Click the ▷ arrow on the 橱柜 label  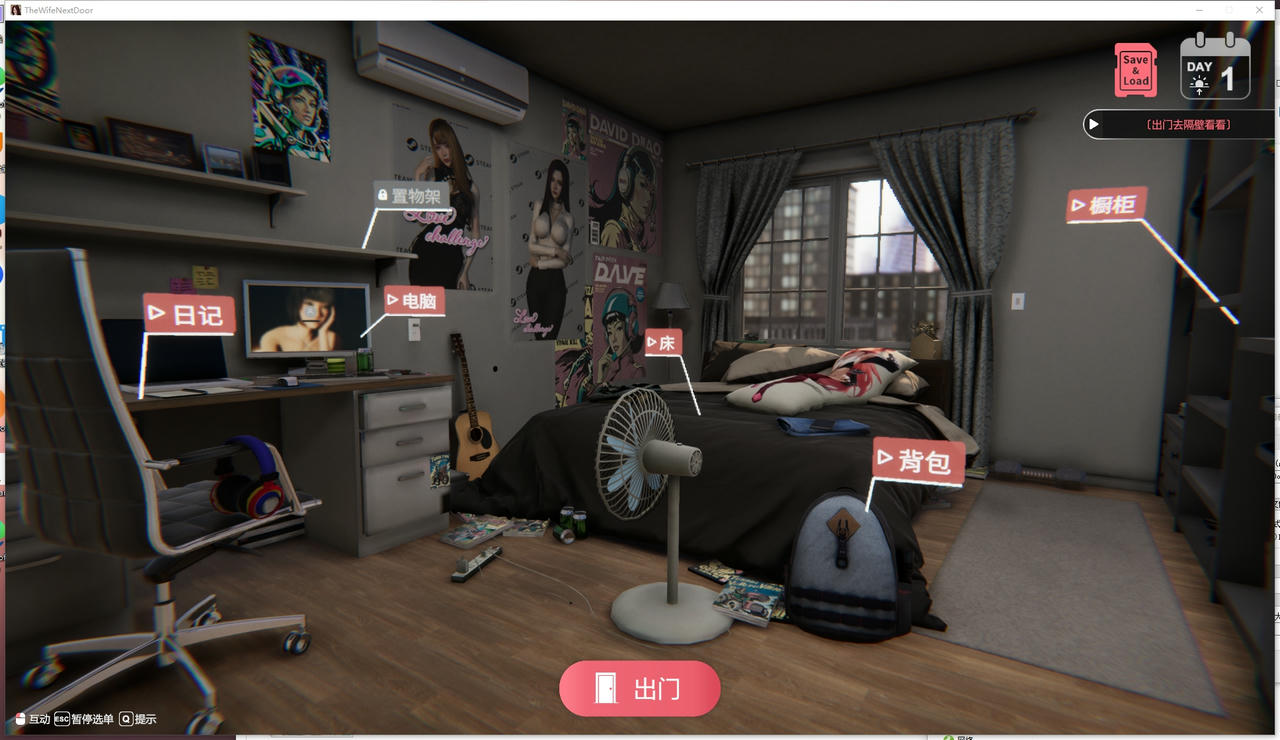click(1078, 207)
